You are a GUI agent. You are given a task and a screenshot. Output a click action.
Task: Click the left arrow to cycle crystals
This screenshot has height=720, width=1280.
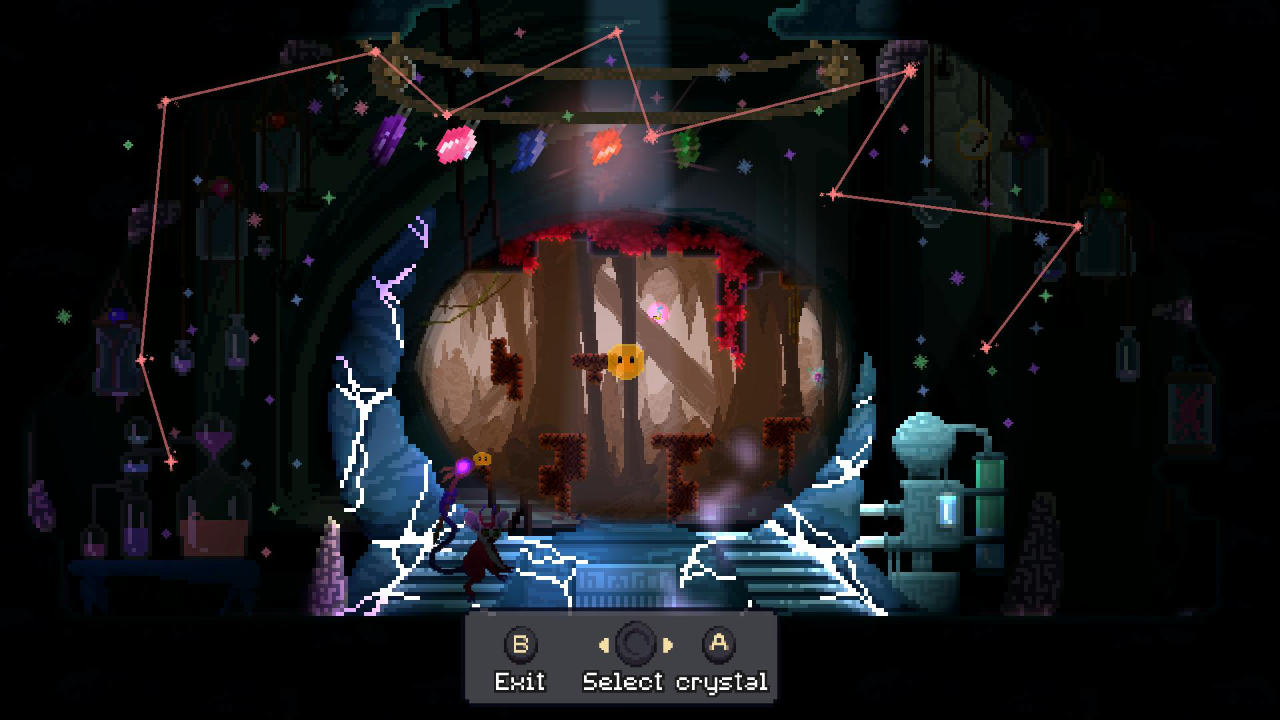(x=606, y=645)
